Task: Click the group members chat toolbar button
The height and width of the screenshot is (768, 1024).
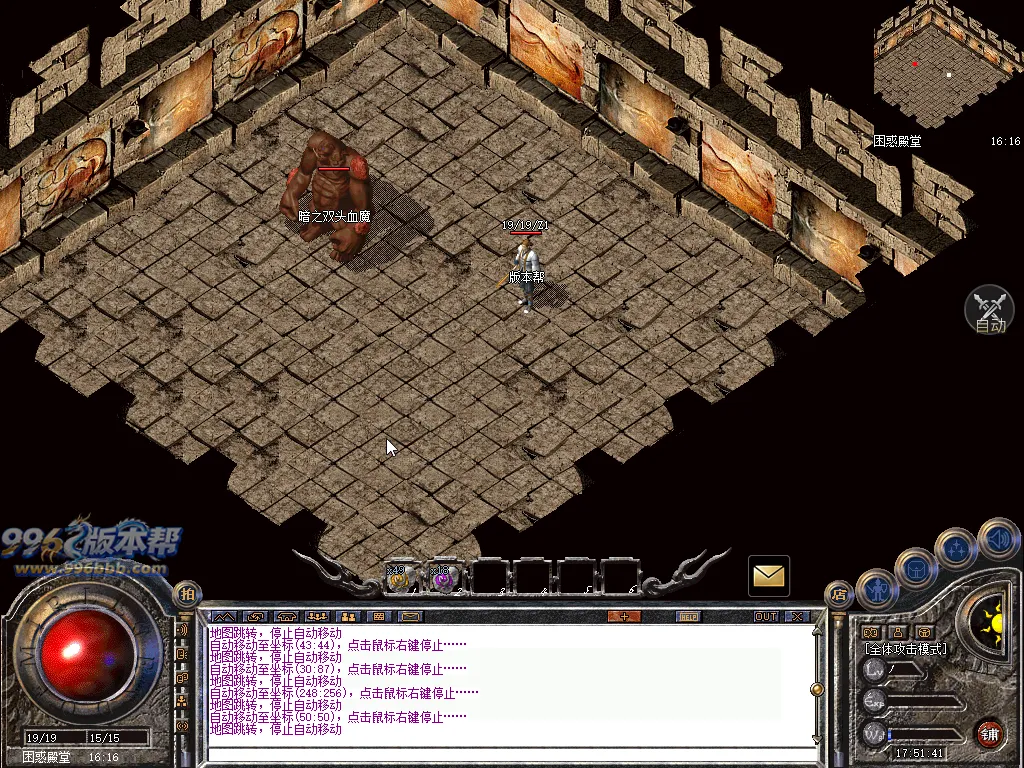Action: pos(317,616)
